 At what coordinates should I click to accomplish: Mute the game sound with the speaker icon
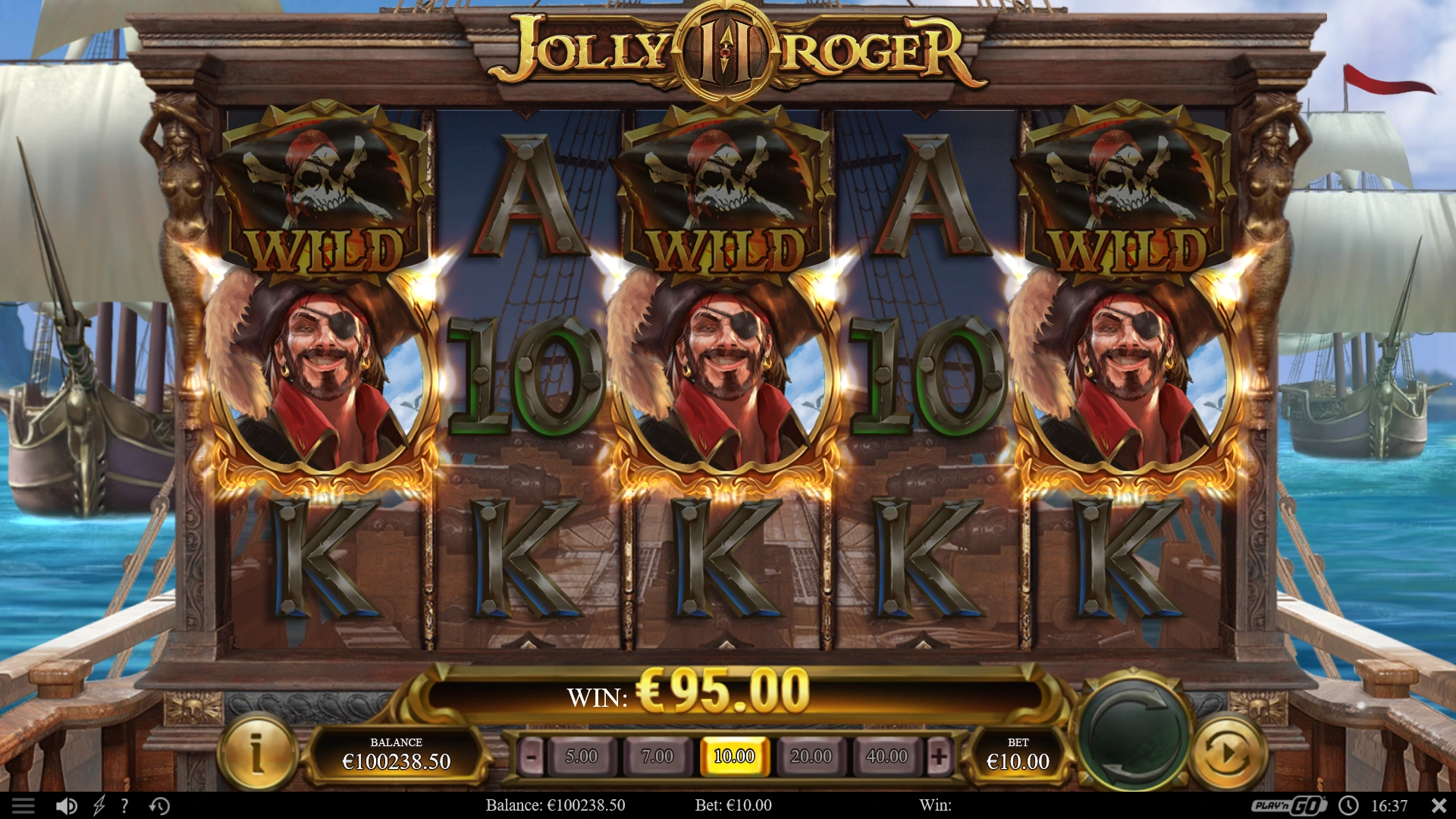[x=67, y=805]
